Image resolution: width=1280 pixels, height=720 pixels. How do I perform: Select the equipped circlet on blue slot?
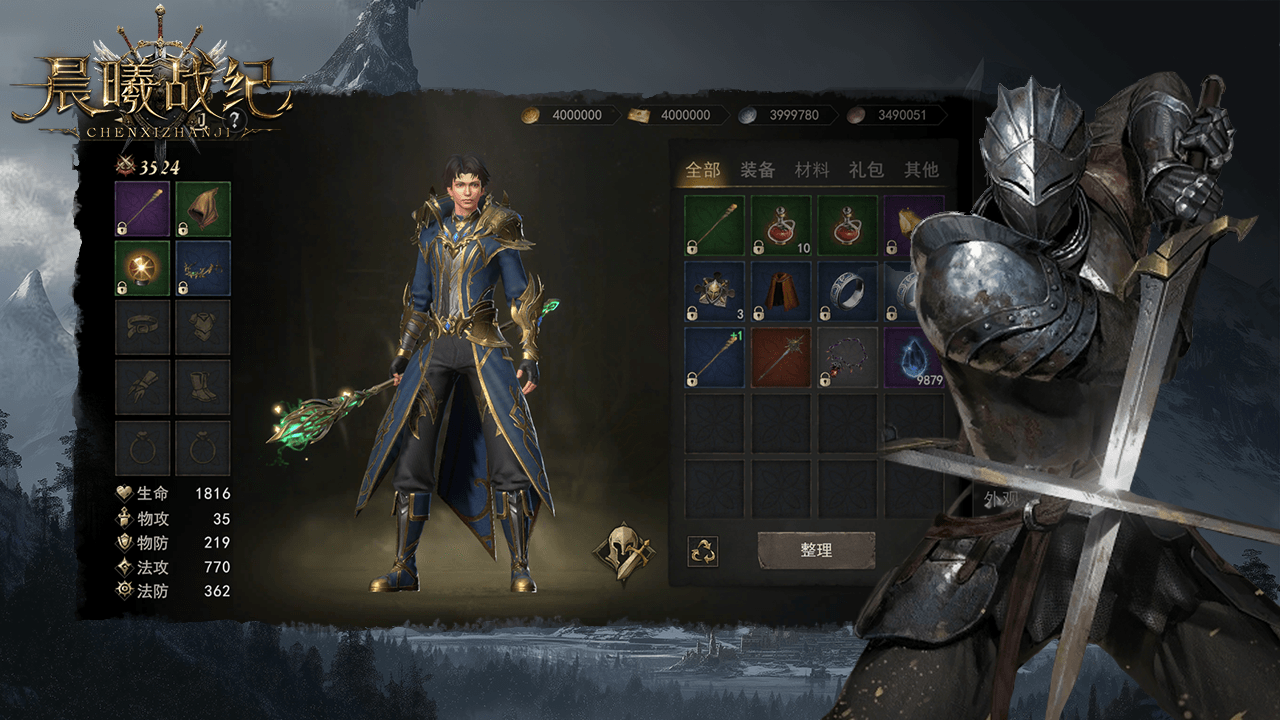[203, 268]
